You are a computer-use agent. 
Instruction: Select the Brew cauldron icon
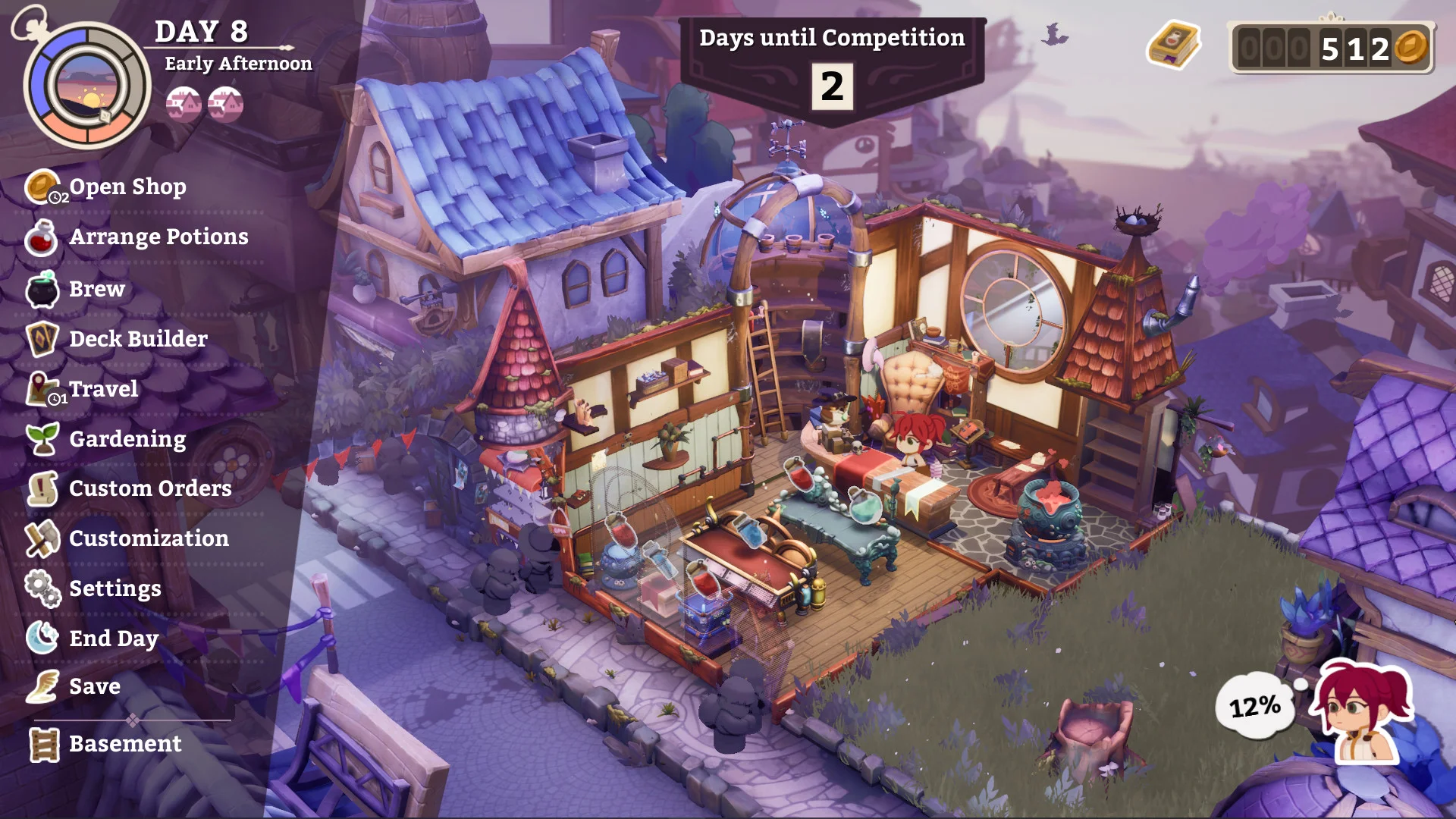point(43,288)
